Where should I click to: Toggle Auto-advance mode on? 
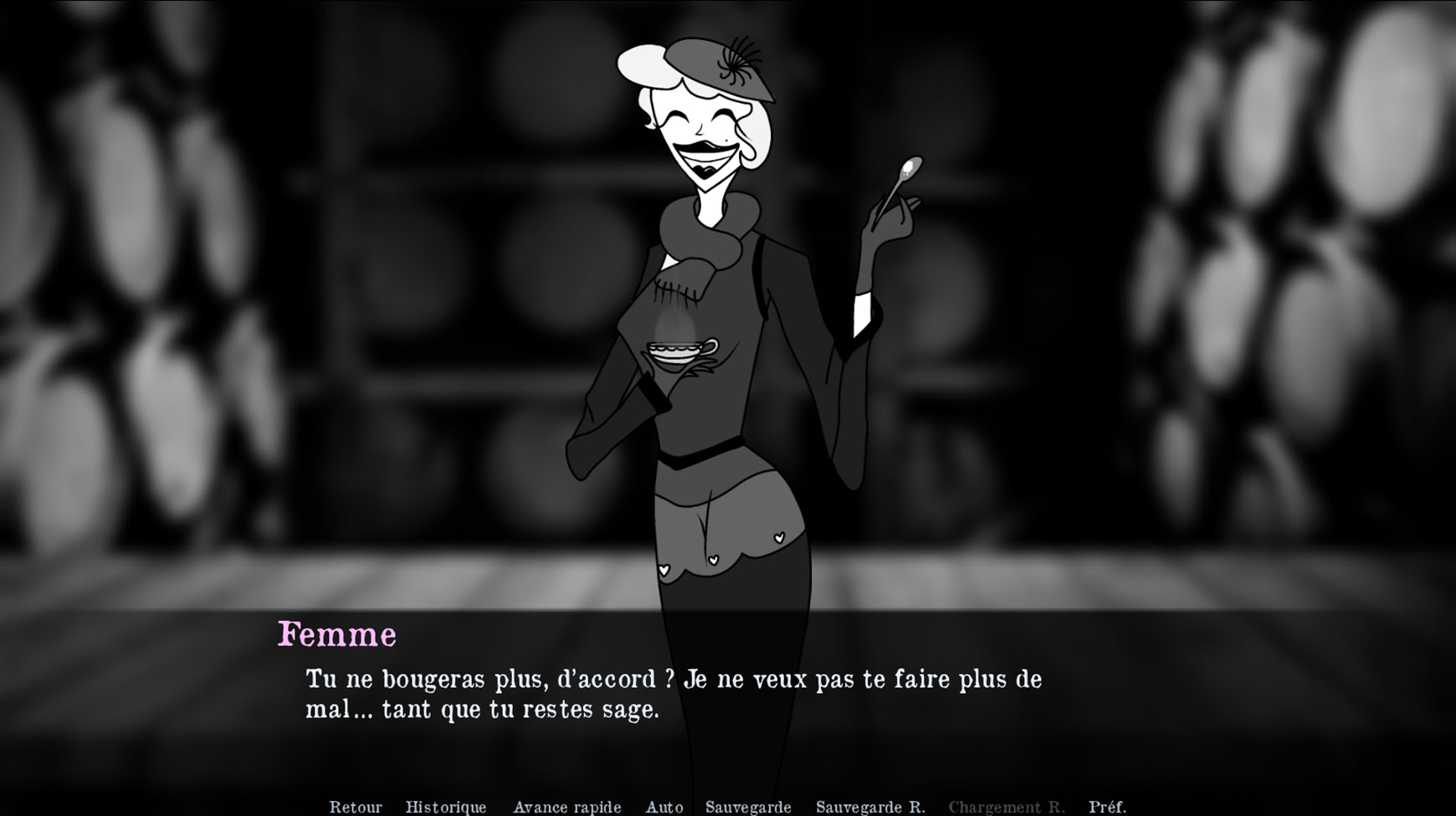[x=664, y=807]
